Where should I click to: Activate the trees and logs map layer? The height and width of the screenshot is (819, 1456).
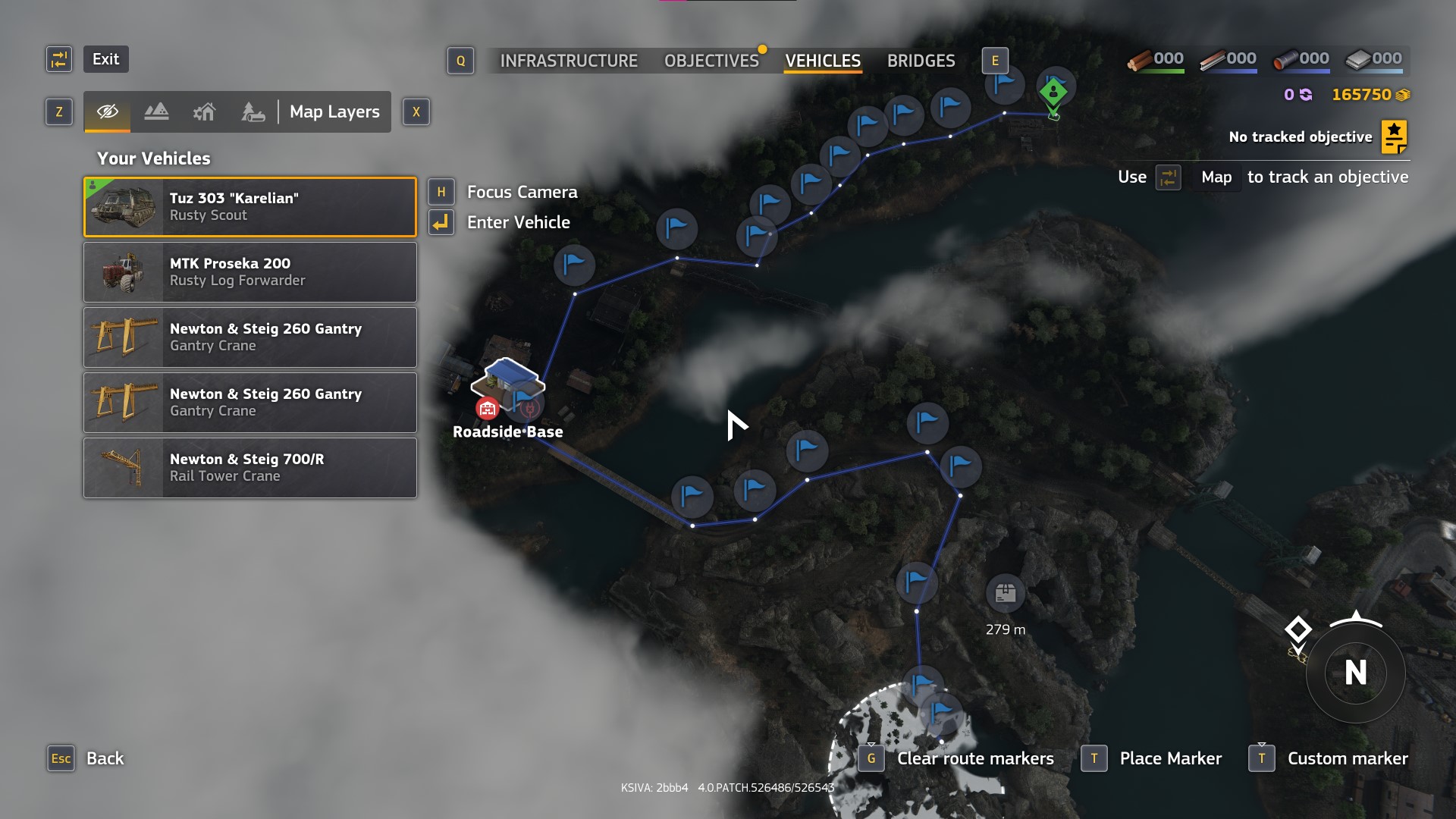click(253, 112)
